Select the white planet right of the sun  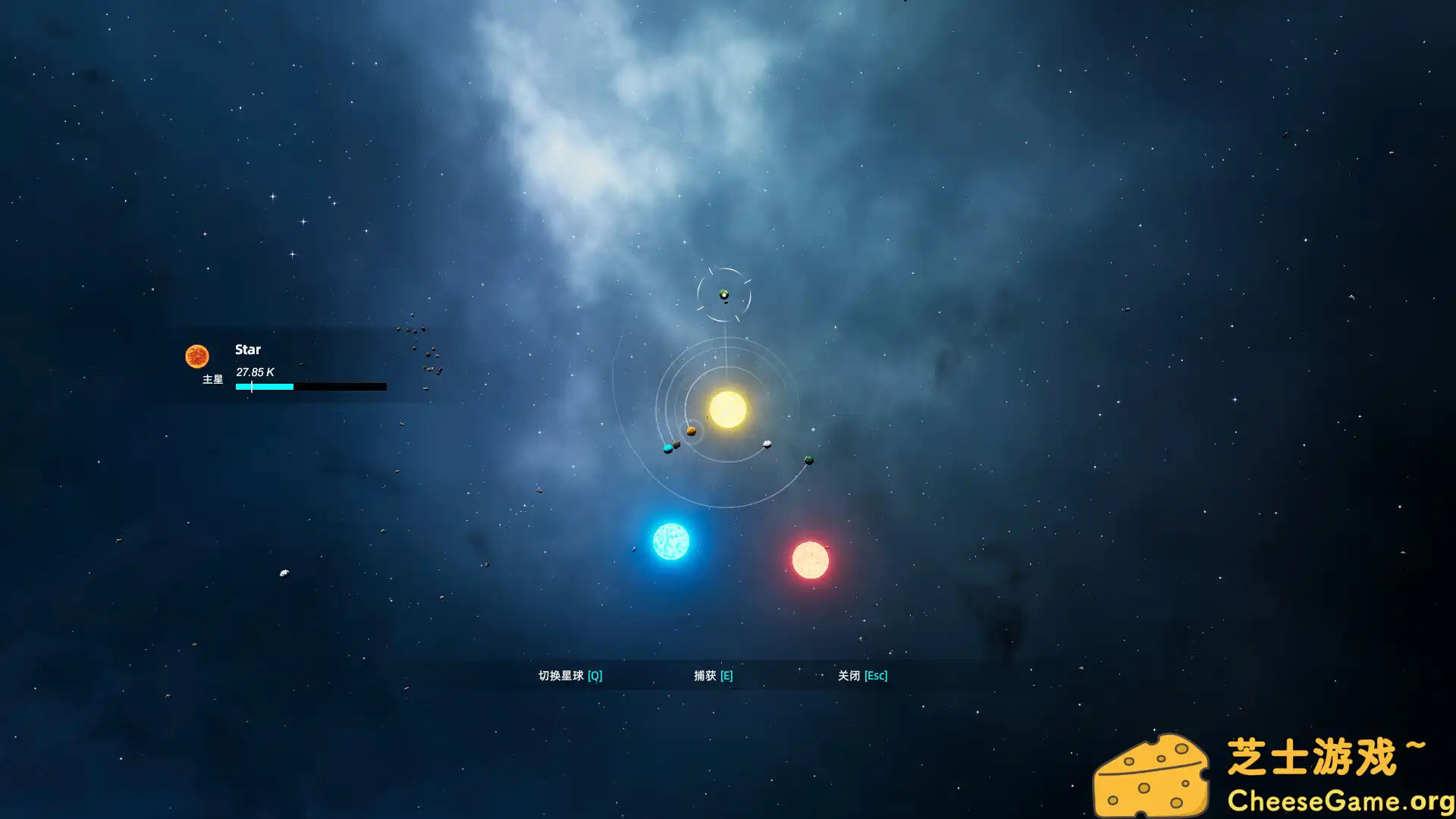tap(767, 444)
